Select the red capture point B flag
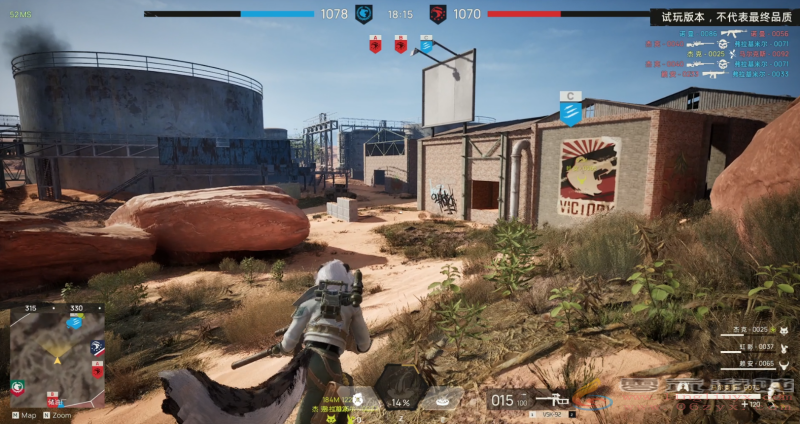The image size is (800, 424). pyautogui.click(x=400, y=44)
